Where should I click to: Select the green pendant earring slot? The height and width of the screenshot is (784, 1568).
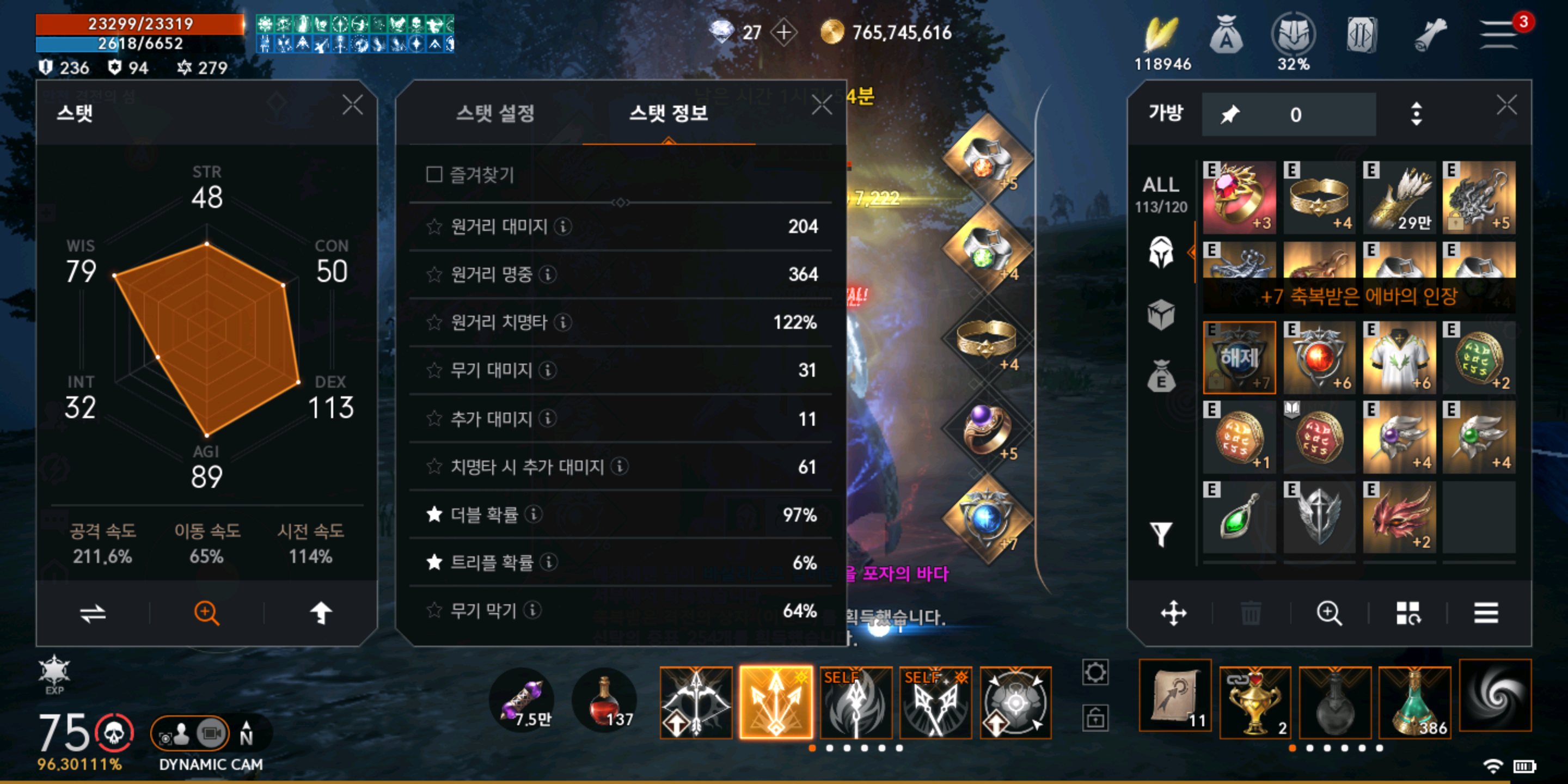click(x=1239, y=517)
